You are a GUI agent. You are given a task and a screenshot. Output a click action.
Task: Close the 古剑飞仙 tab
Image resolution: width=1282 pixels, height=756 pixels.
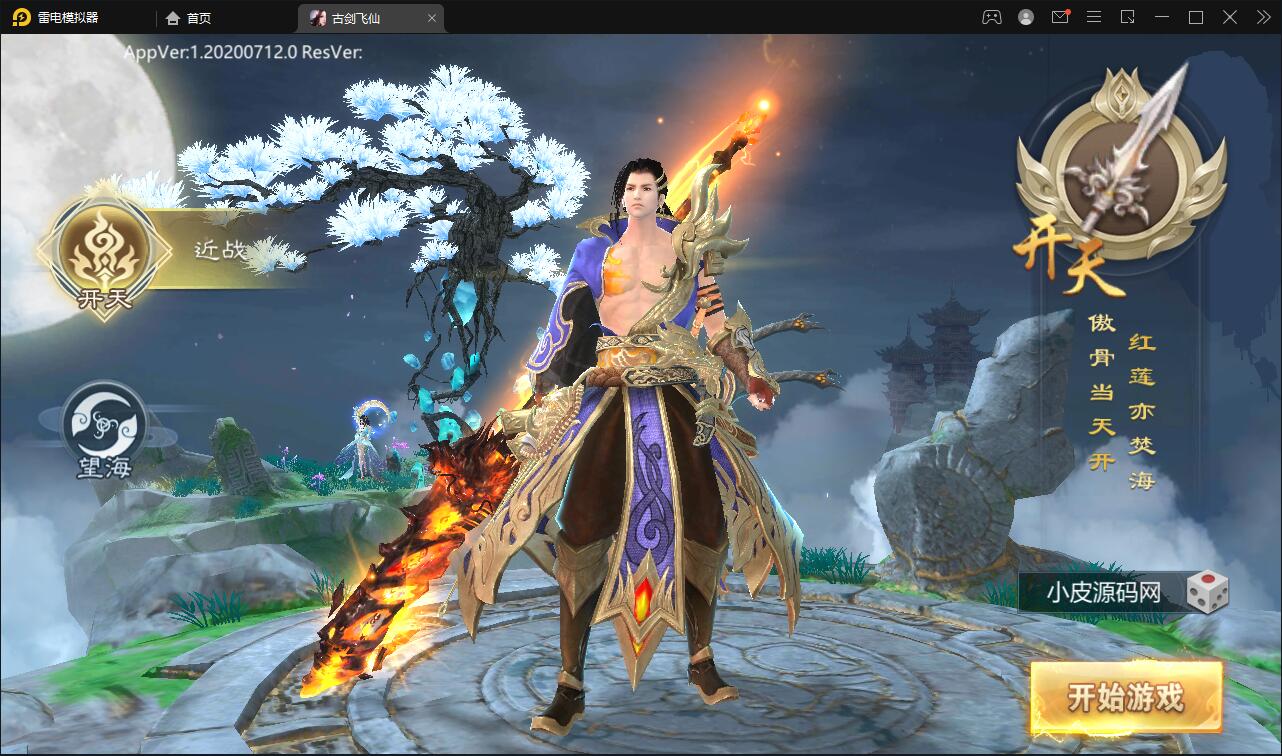(x=431, y=17)
